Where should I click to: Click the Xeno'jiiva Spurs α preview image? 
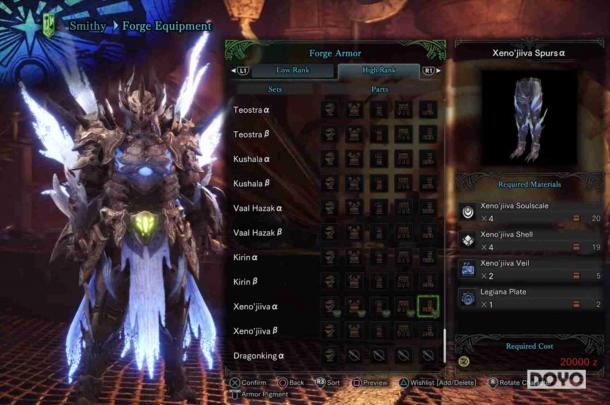(x=528, y=119)
